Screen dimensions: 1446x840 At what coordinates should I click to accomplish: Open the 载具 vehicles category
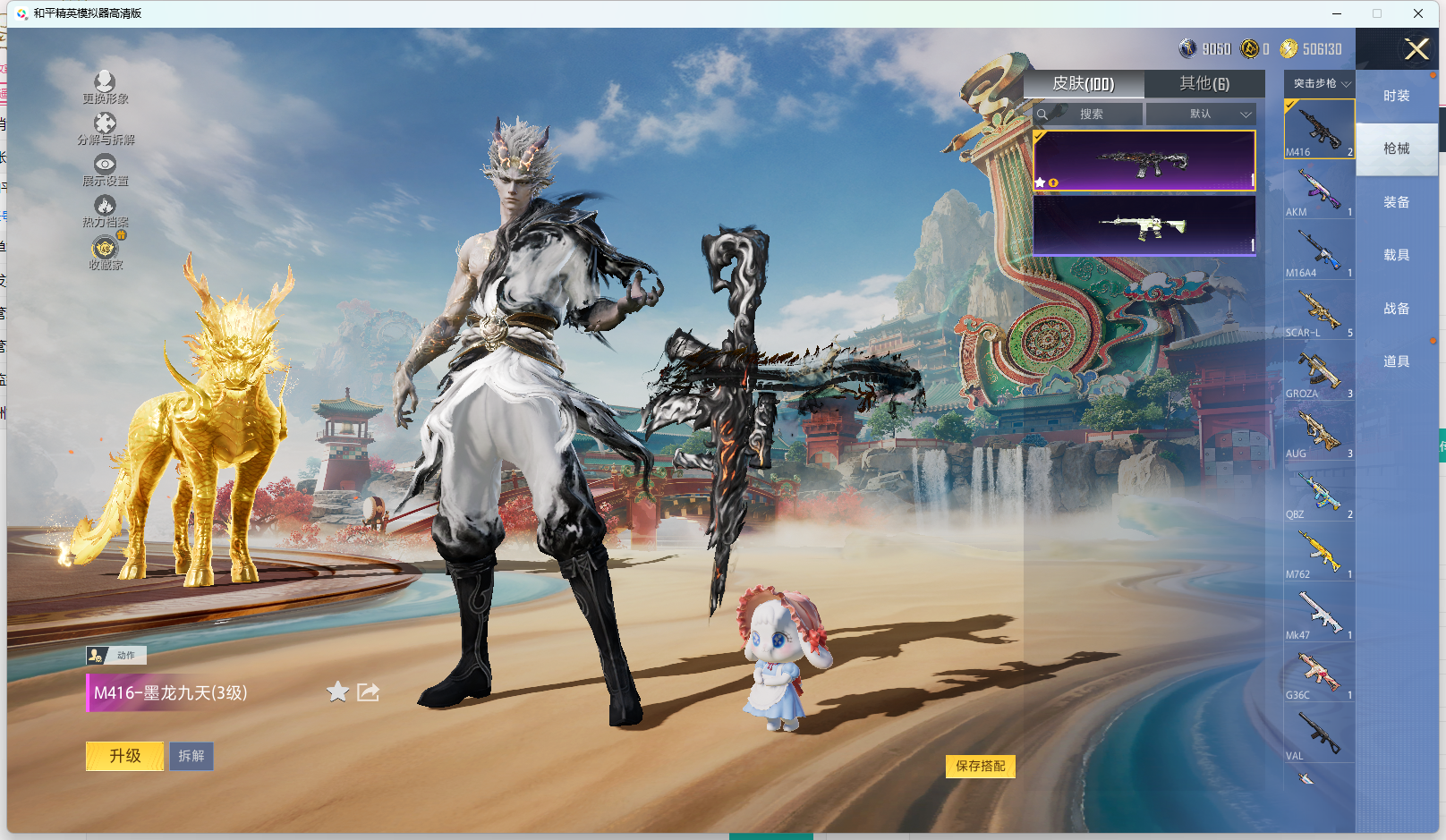1396,255
